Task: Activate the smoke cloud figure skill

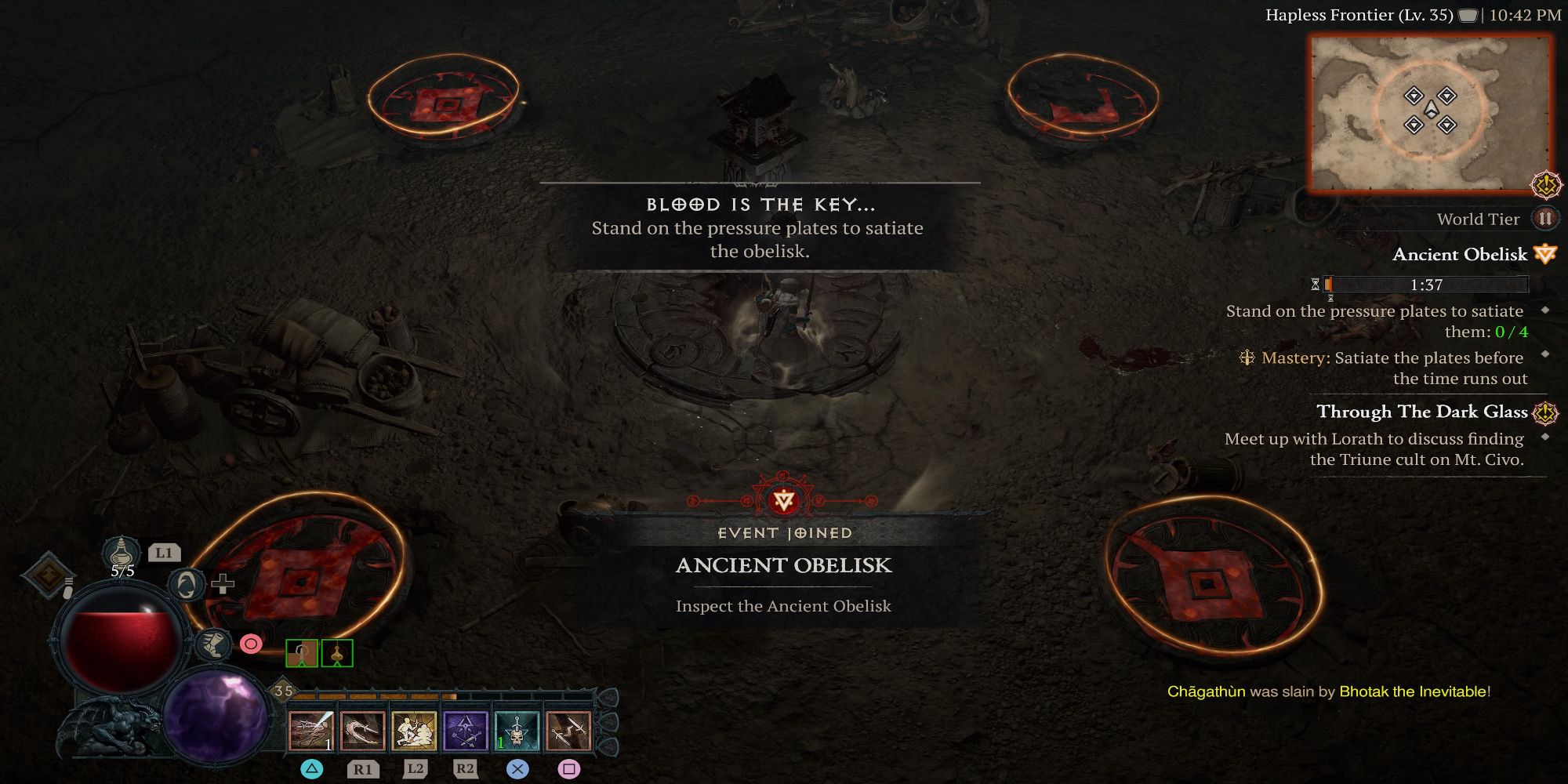Action: (414, 731)
